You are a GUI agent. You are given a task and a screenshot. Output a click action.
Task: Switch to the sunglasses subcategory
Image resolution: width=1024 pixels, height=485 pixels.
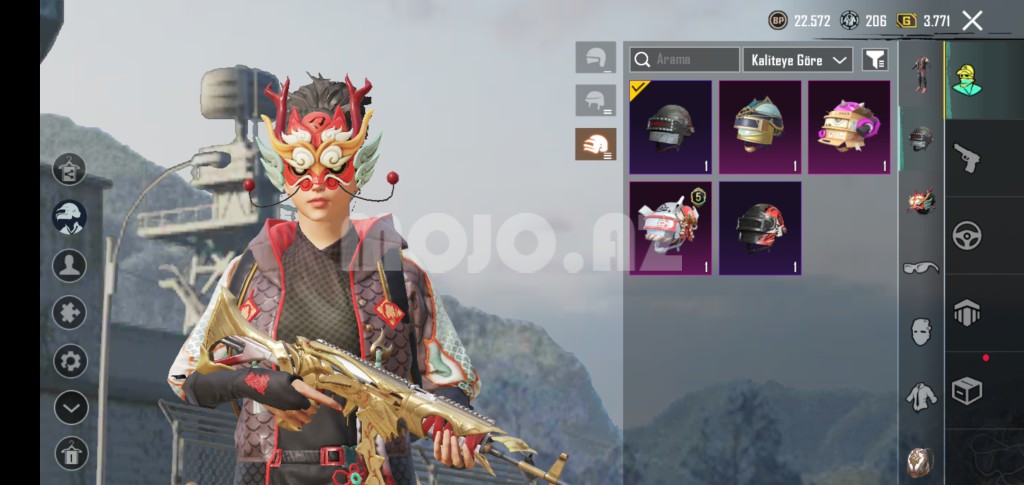pos(921,267)
